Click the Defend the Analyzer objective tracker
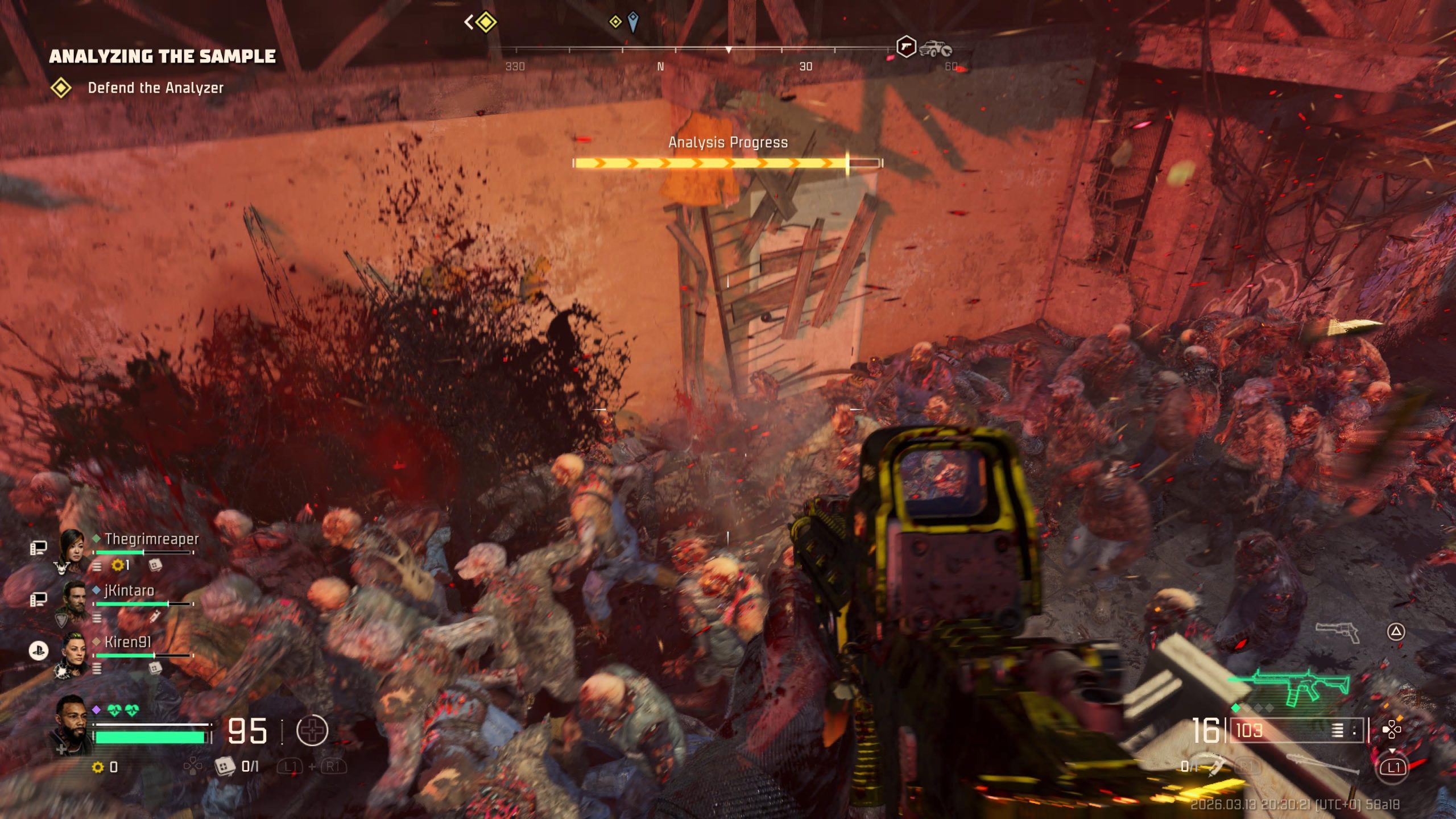This screenshot has height=819, width=1456. (155, 88)
